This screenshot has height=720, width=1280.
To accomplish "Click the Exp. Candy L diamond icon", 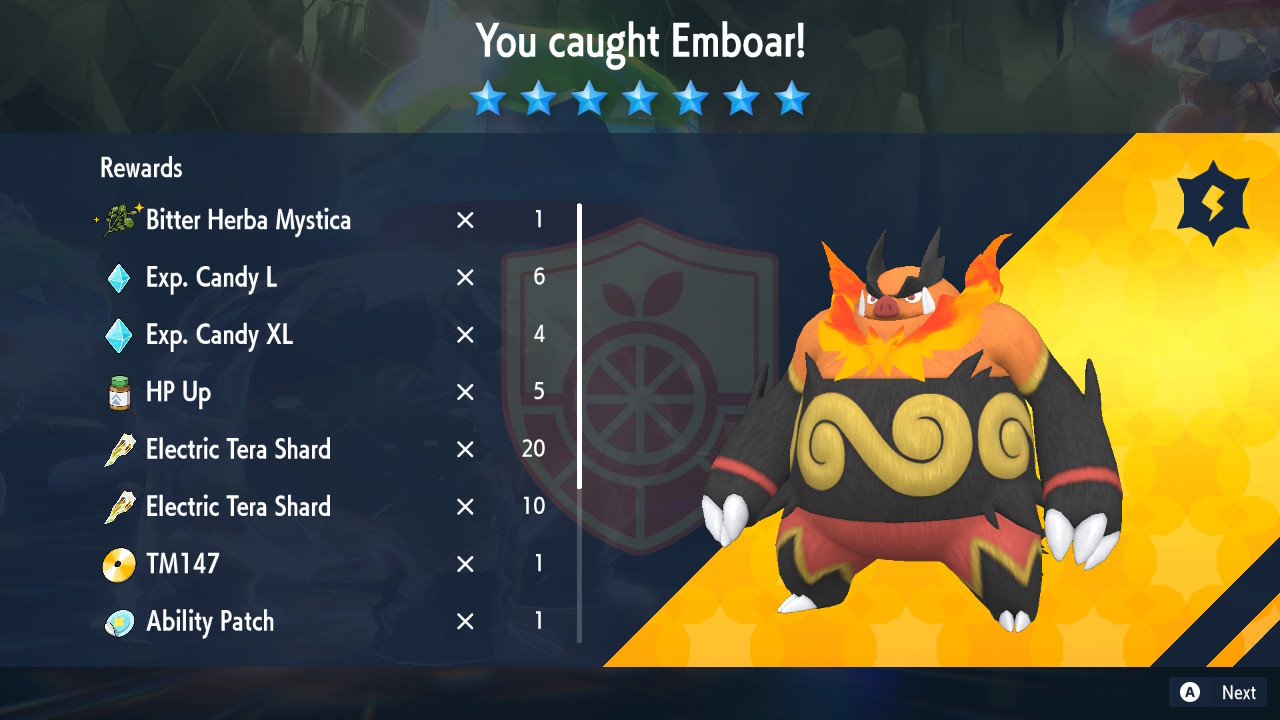I will click(x=118, y=277).
